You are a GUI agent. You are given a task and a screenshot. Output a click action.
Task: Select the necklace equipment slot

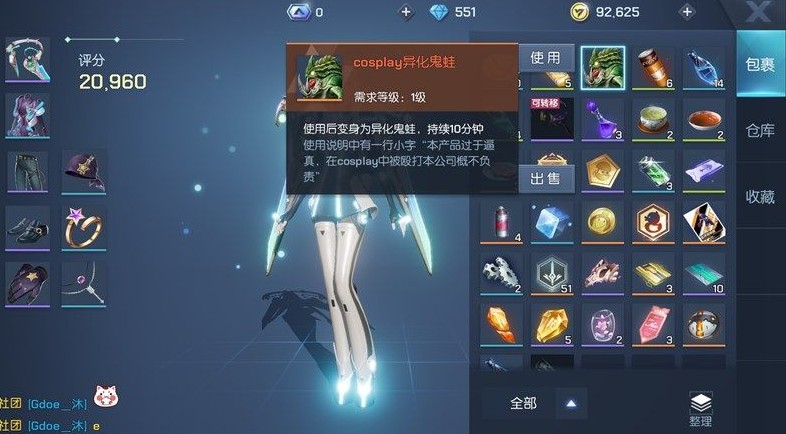point(84,282)
